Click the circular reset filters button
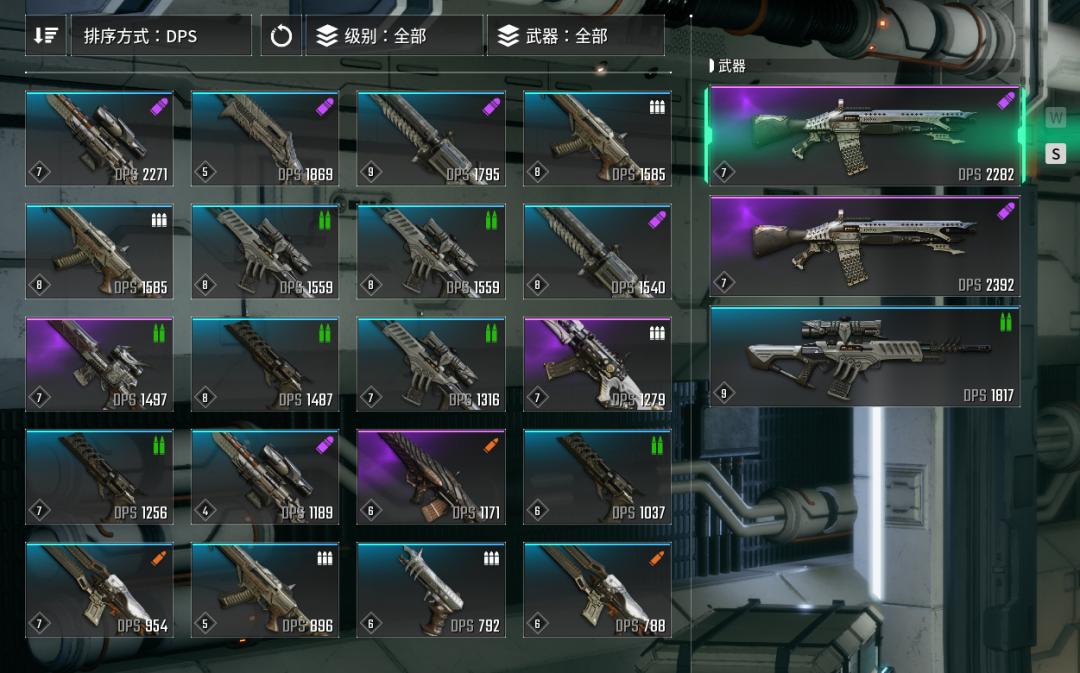This screenshot has width=1080, height=673. click(x=281, y=36)
